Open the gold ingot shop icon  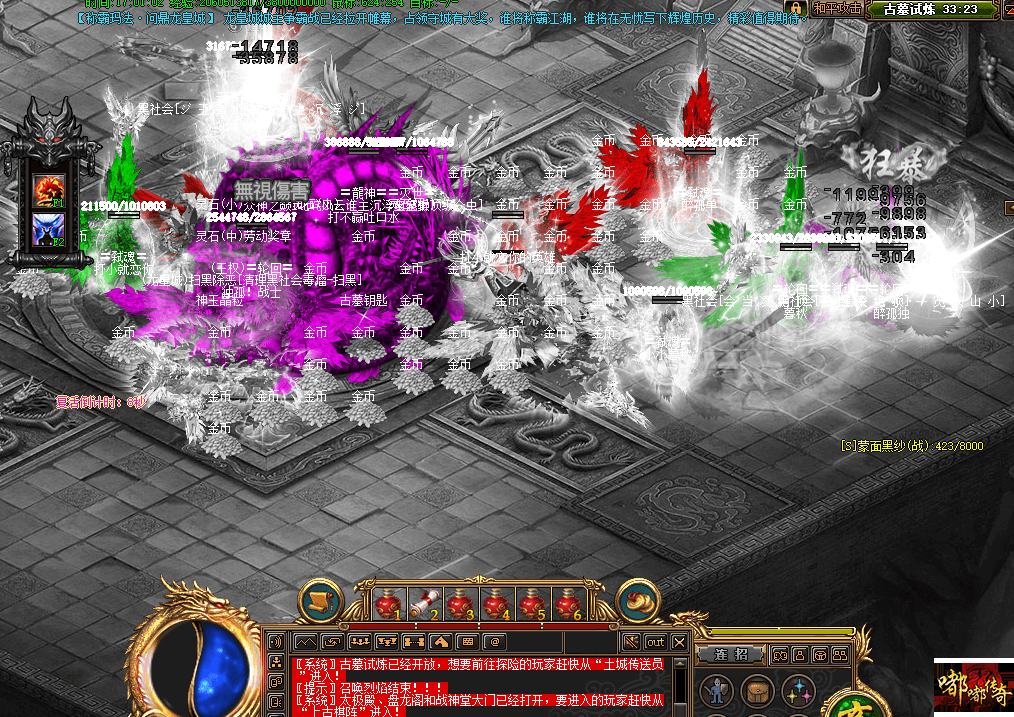637,601
